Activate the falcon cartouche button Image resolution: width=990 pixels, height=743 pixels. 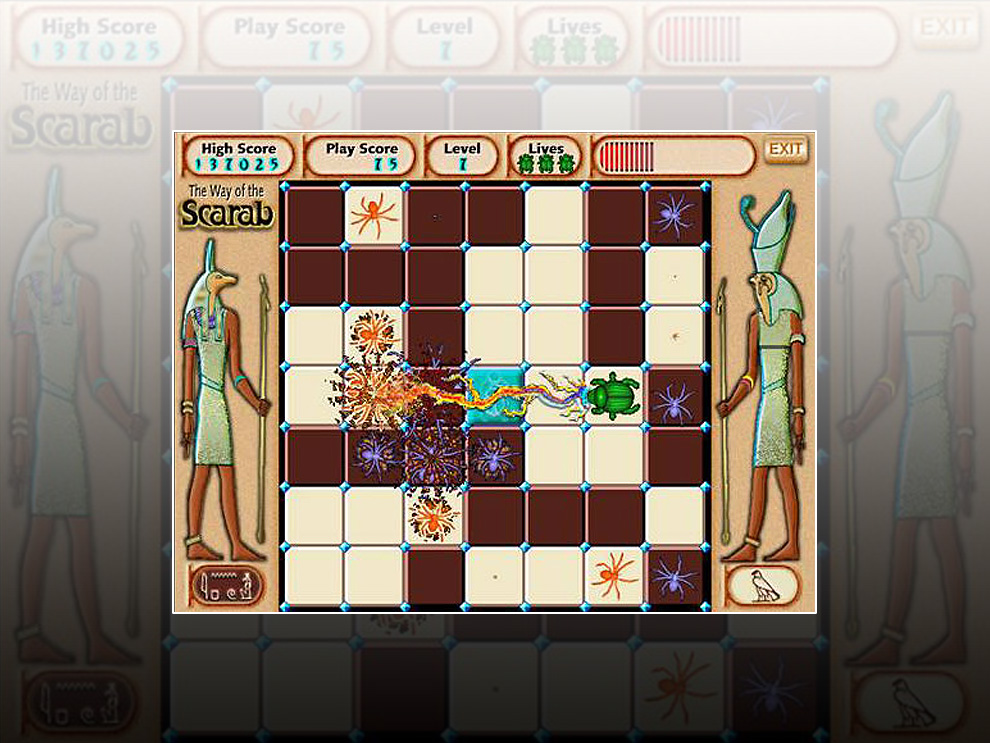[763, 586]
